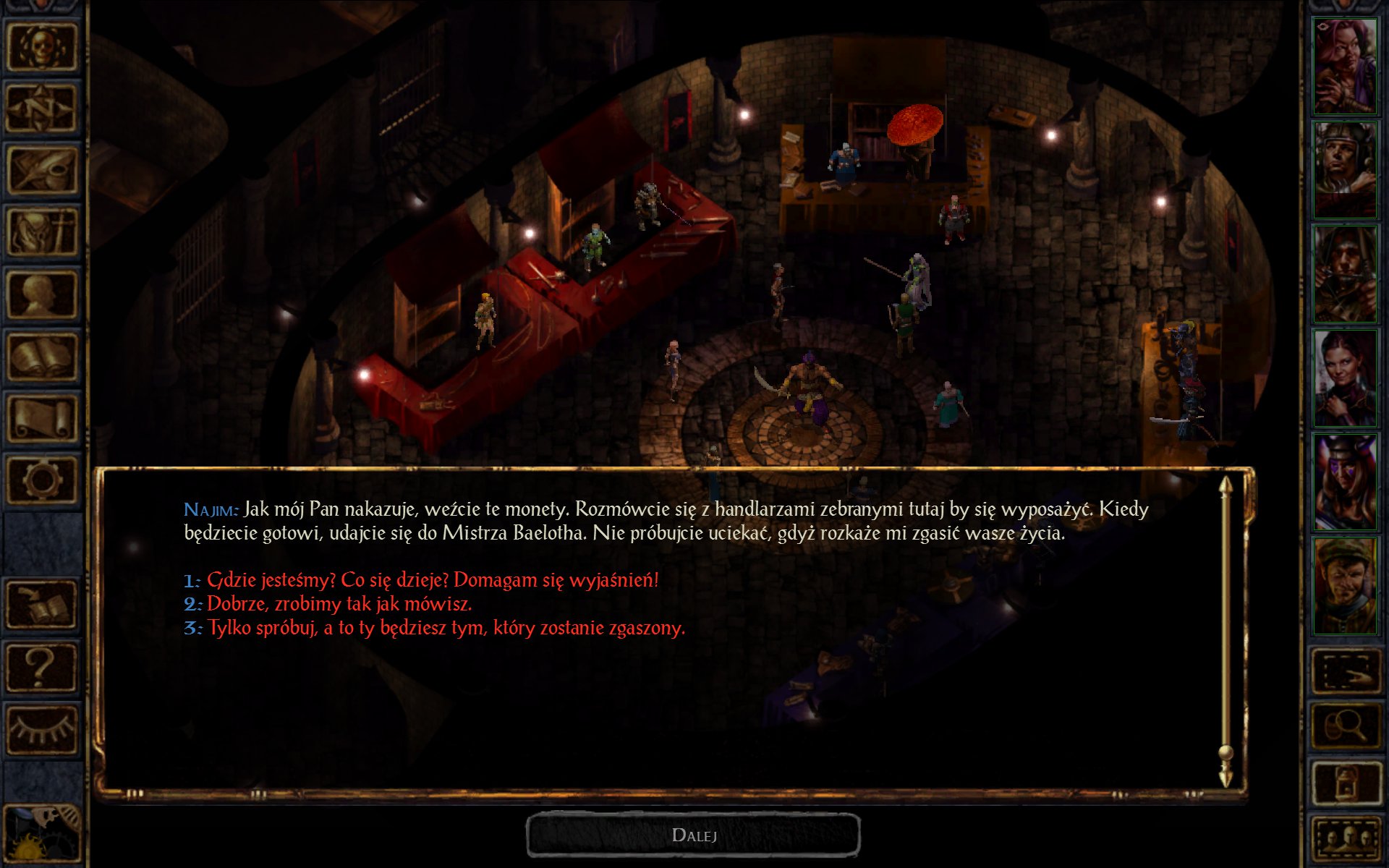Choose reply asking "Gdzie jesteśmy?"
The height and width of the screenshot is (868, 1389).
[x=433, y=580]
